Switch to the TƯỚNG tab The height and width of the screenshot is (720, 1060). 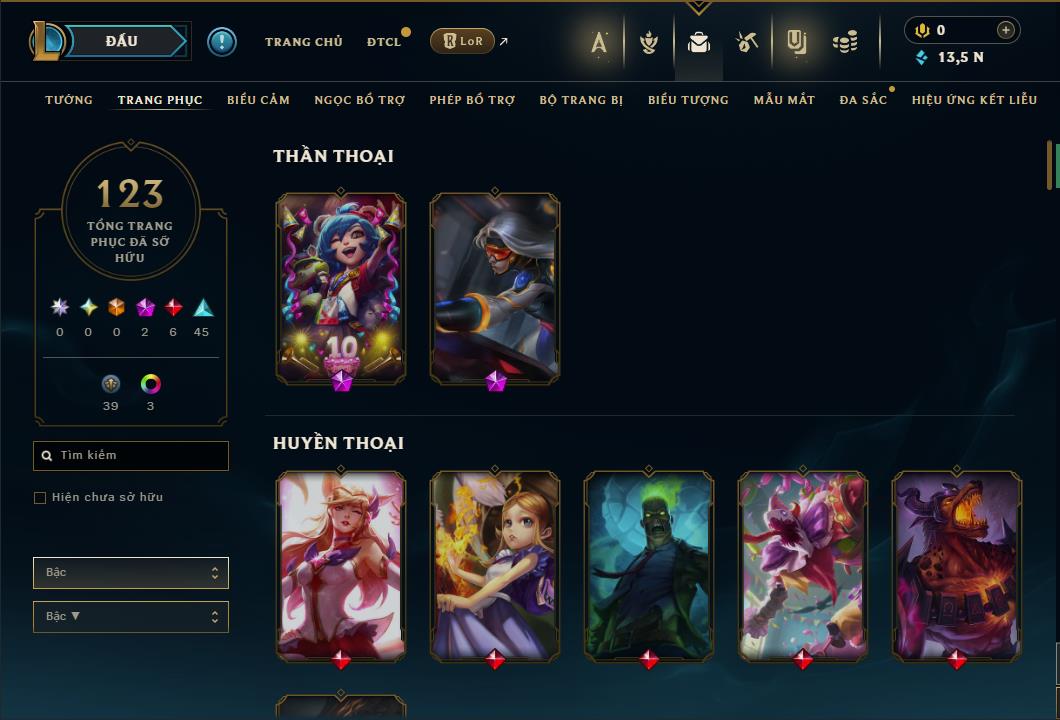pos(69,100)
